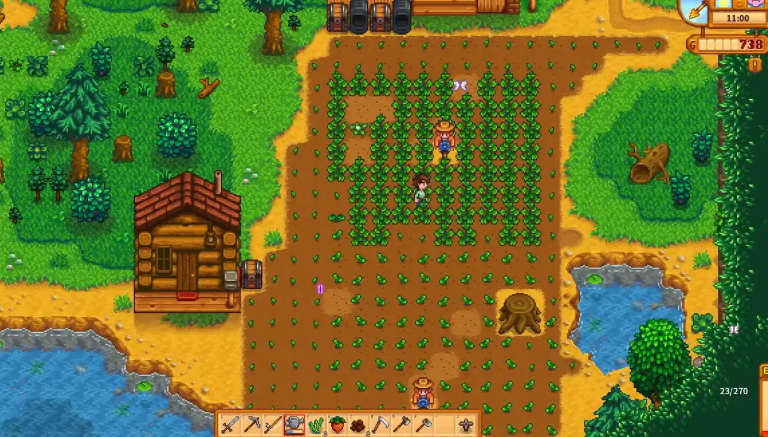Select the sword in the hotbar
768x437 pixels.
click(230, 425)
